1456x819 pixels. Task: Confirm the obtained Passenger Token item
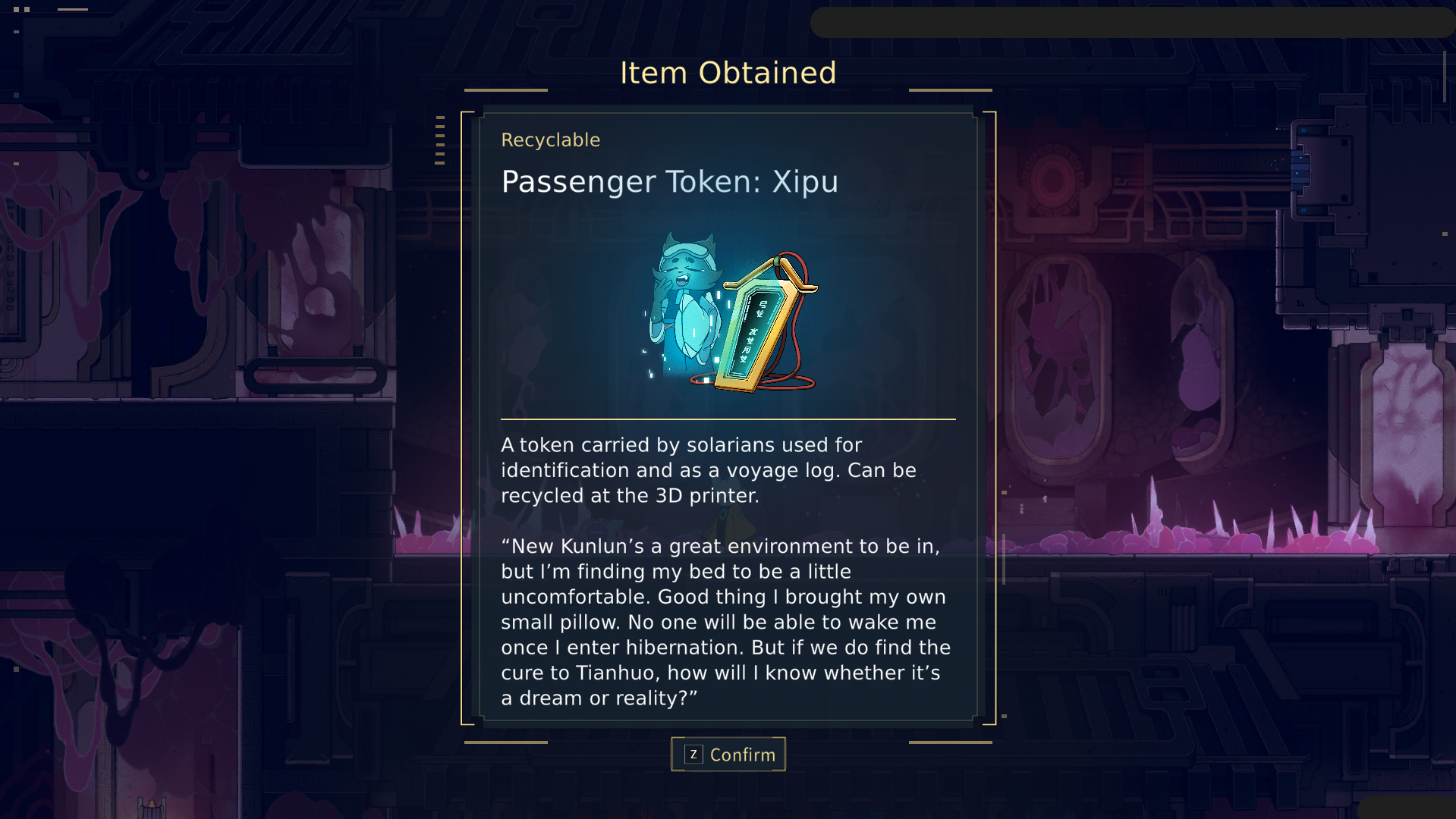point(728,755)
